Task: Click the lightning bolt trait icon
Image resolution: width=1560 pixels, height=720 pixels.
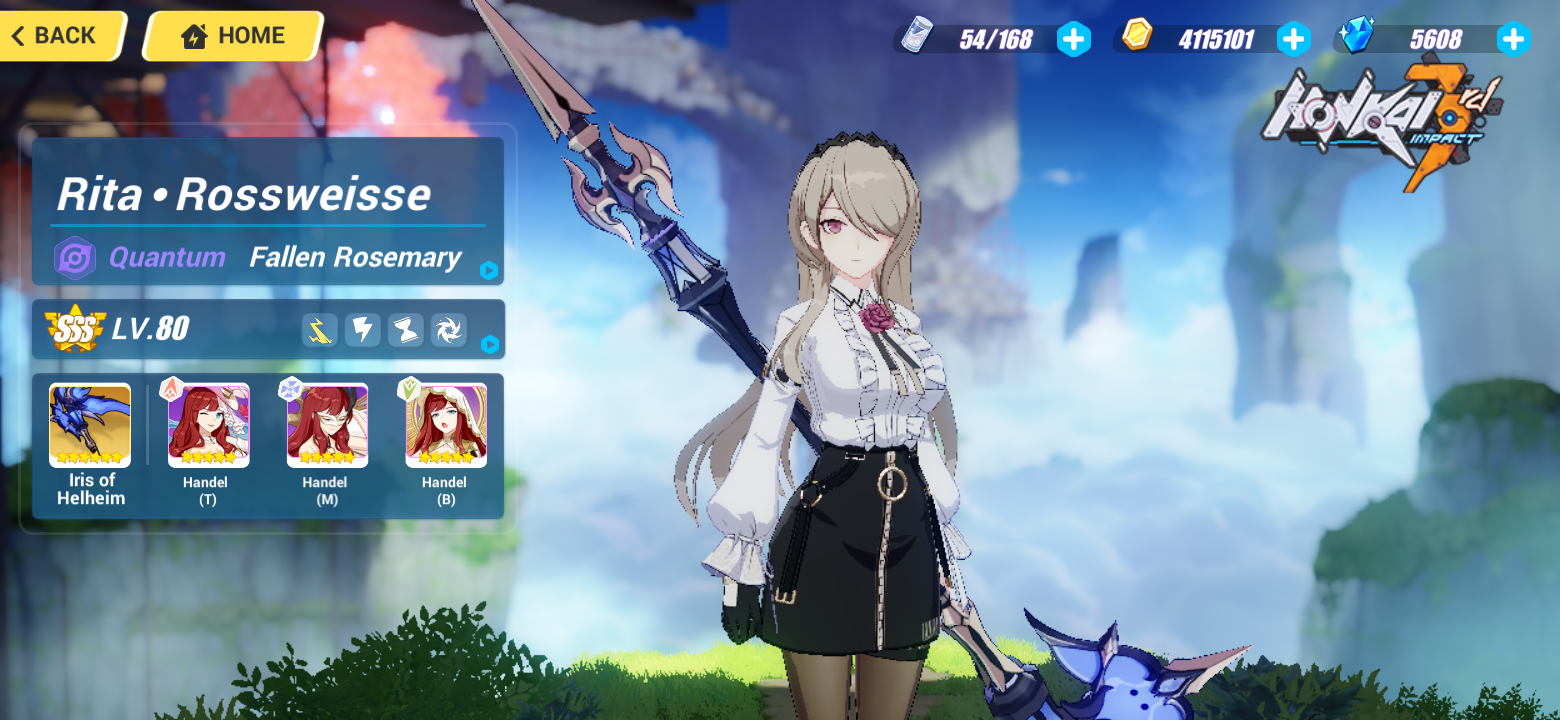Action: pos(363,330)
